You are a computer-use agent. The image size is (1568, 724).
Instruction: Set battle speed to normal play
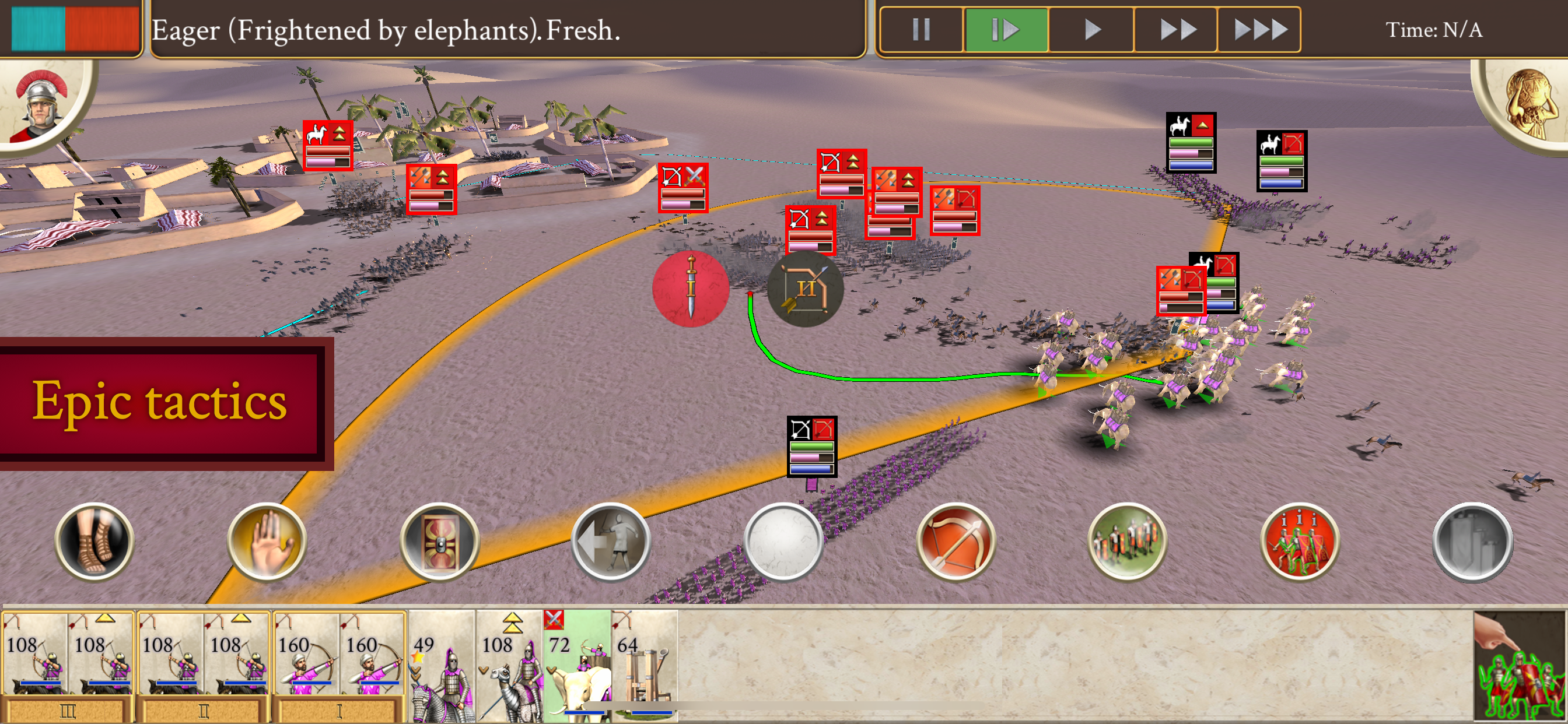coord(1091,29)
